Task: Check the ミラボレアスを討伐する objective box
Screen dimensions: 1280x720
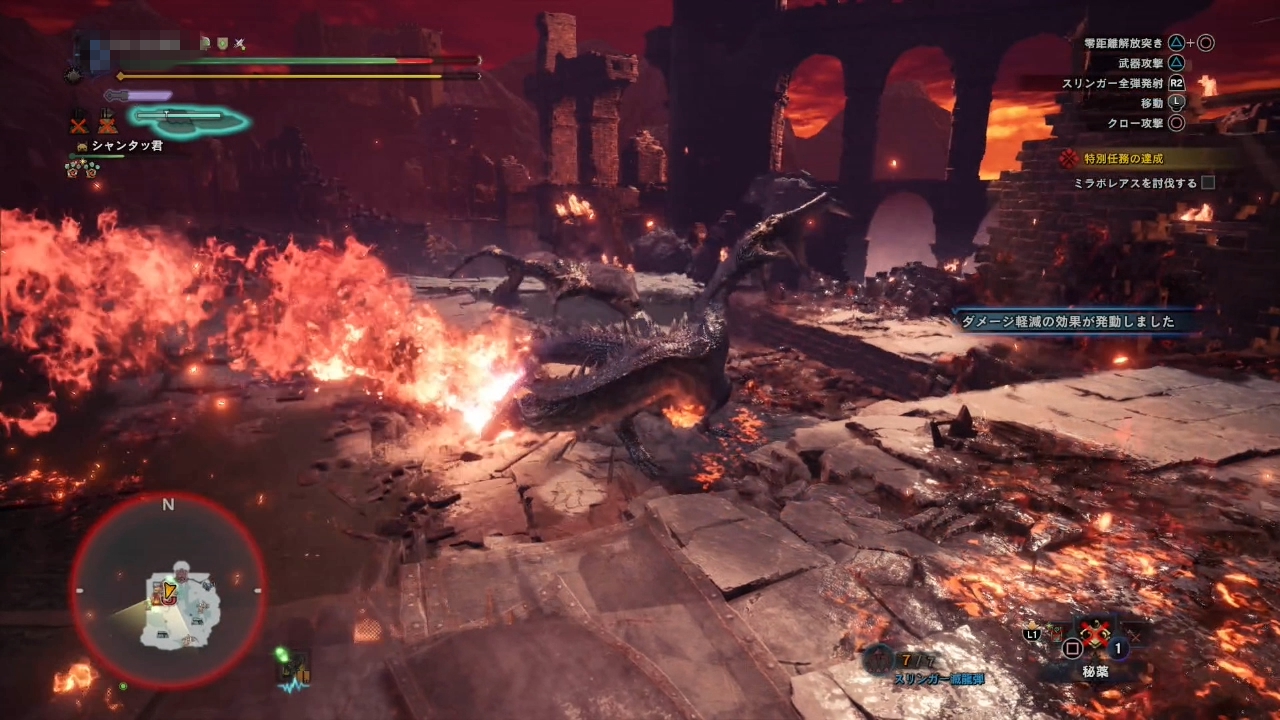Action: (1208, 183)
